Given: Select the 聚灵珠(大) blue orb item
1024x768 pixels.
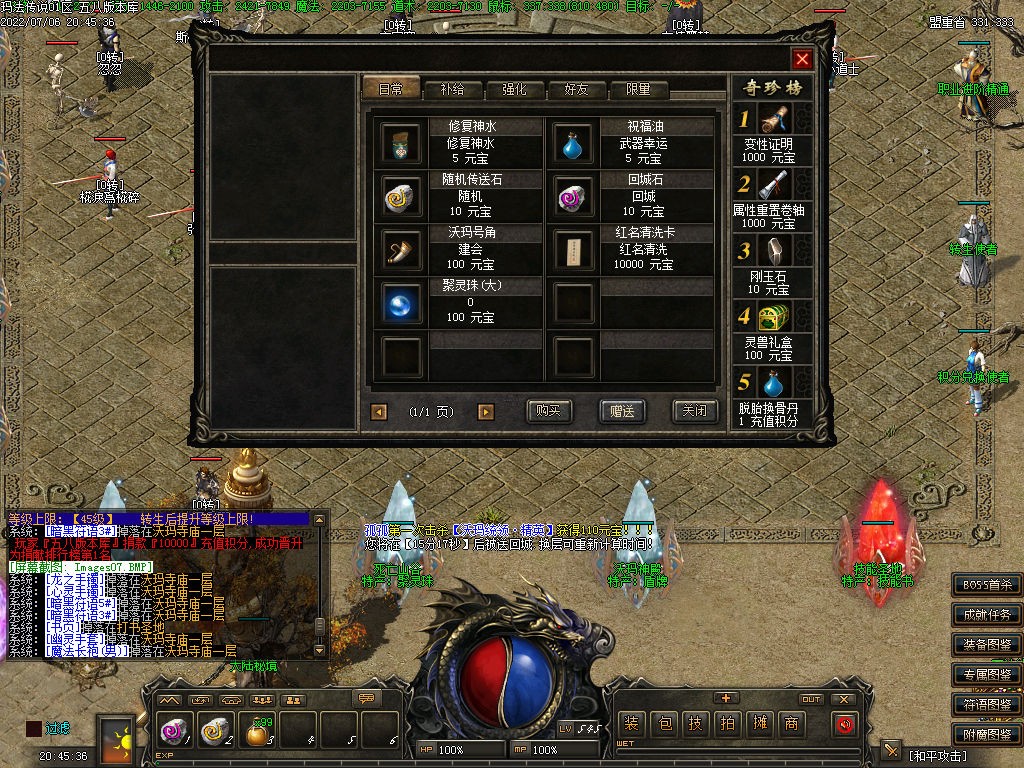Looking at the screenshot, I should point(402,303).
